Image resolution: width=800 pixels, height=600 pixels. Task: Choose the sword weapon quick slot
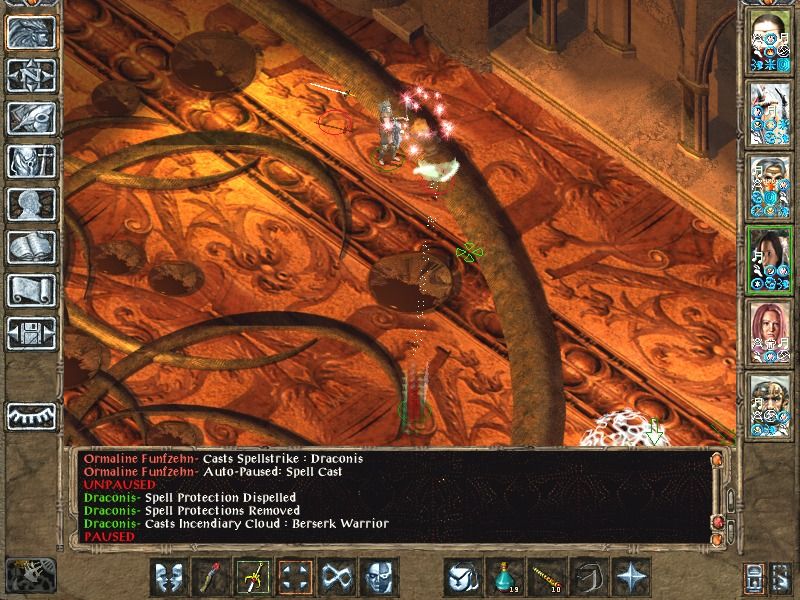(x=253, y=577)
